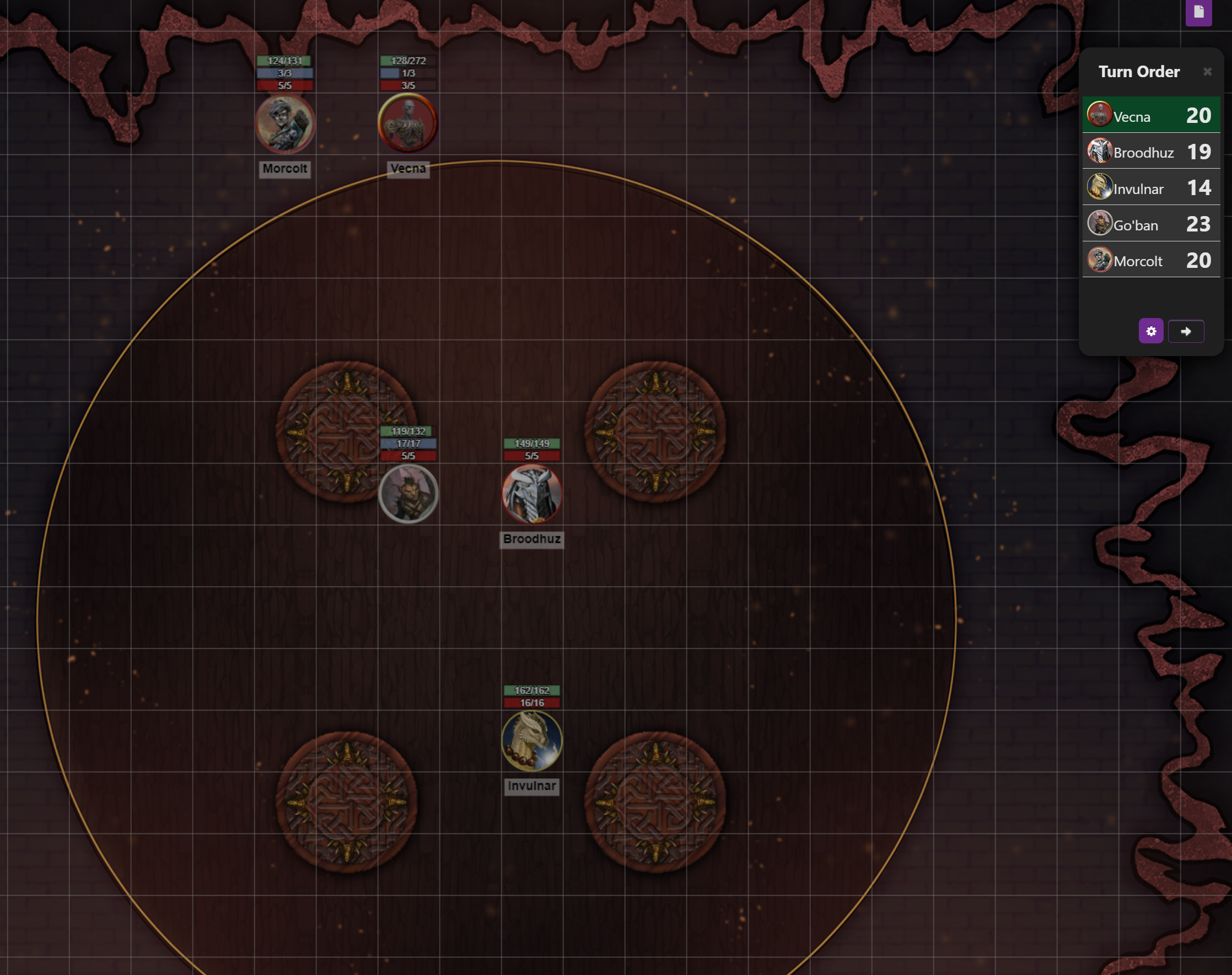Open turn order settings gear
The width and height of the screenshot is (1232, 975).
pyautogui.click(x=1150, y=331)
